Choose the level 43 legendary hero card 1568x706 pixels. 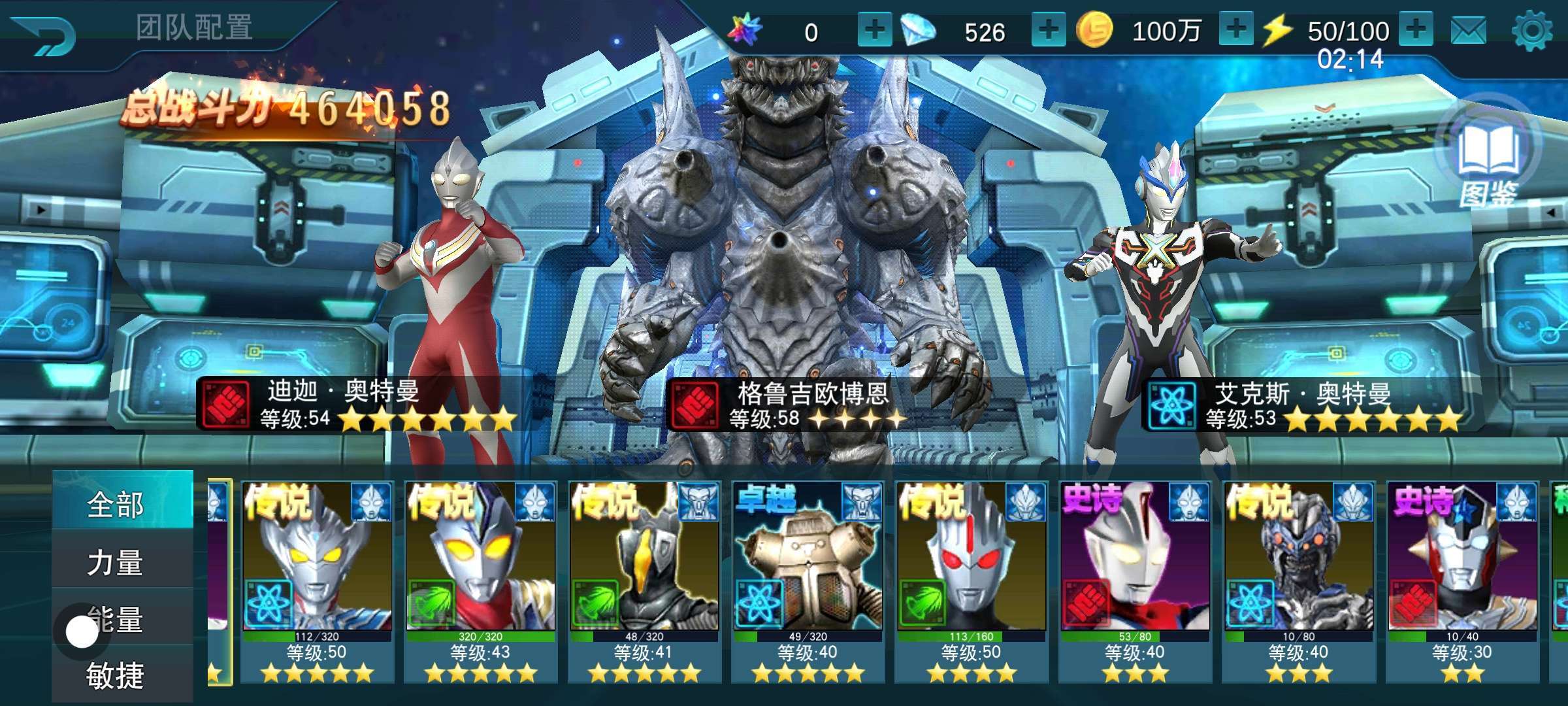(x=480, y=582)
